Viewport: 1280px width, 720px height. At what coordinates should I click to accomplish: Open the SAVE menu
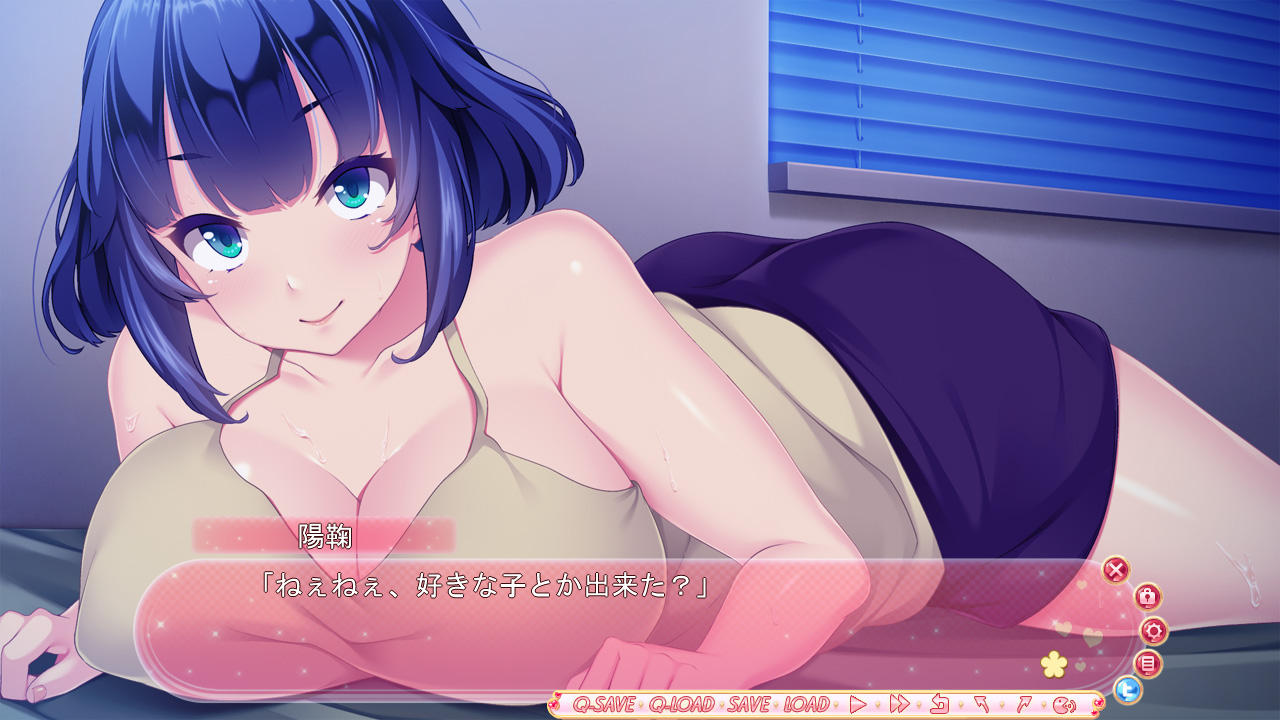pos(749,704)
